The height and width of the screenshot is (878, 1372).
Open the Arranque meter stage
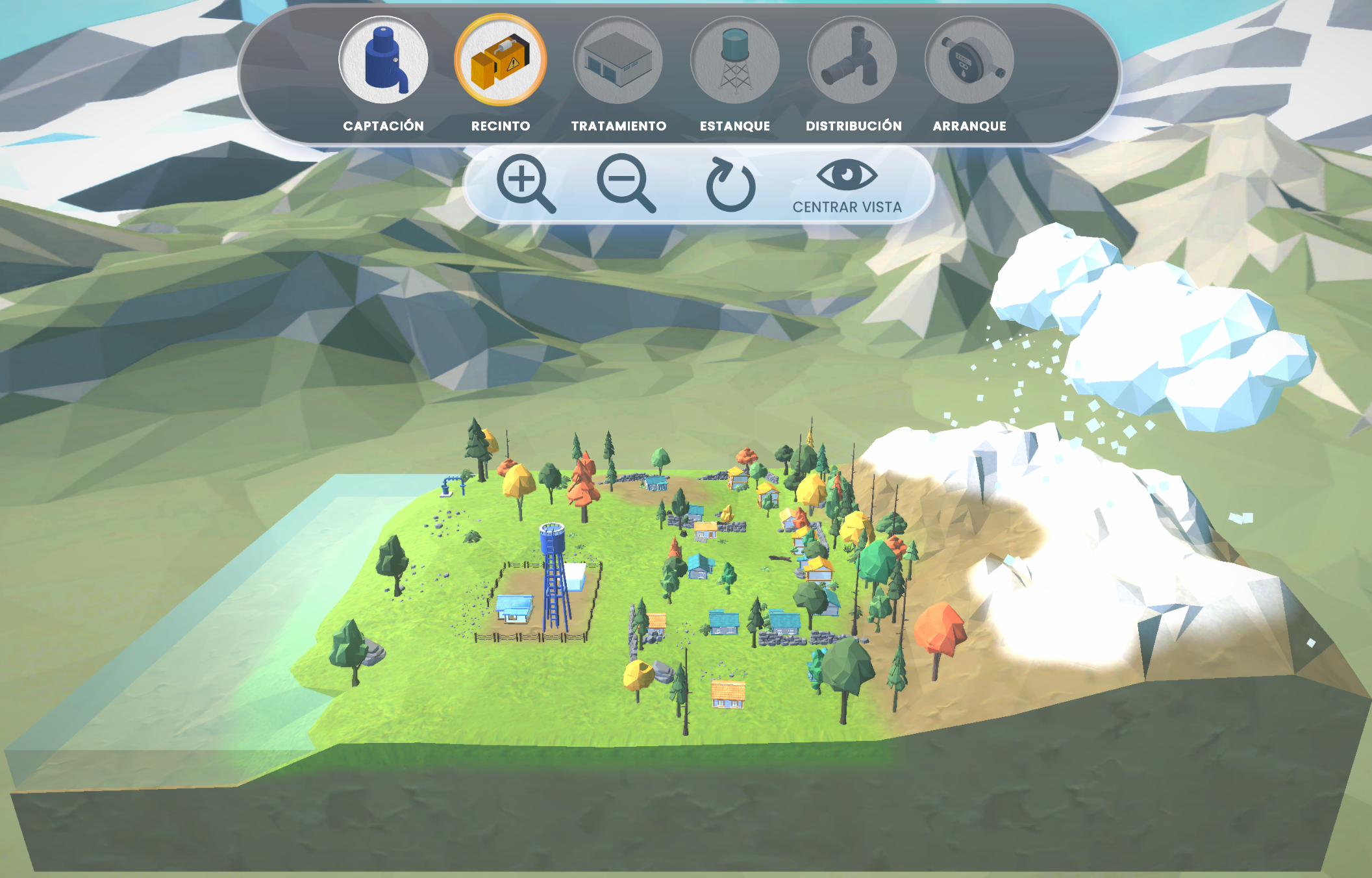[969, 60]
